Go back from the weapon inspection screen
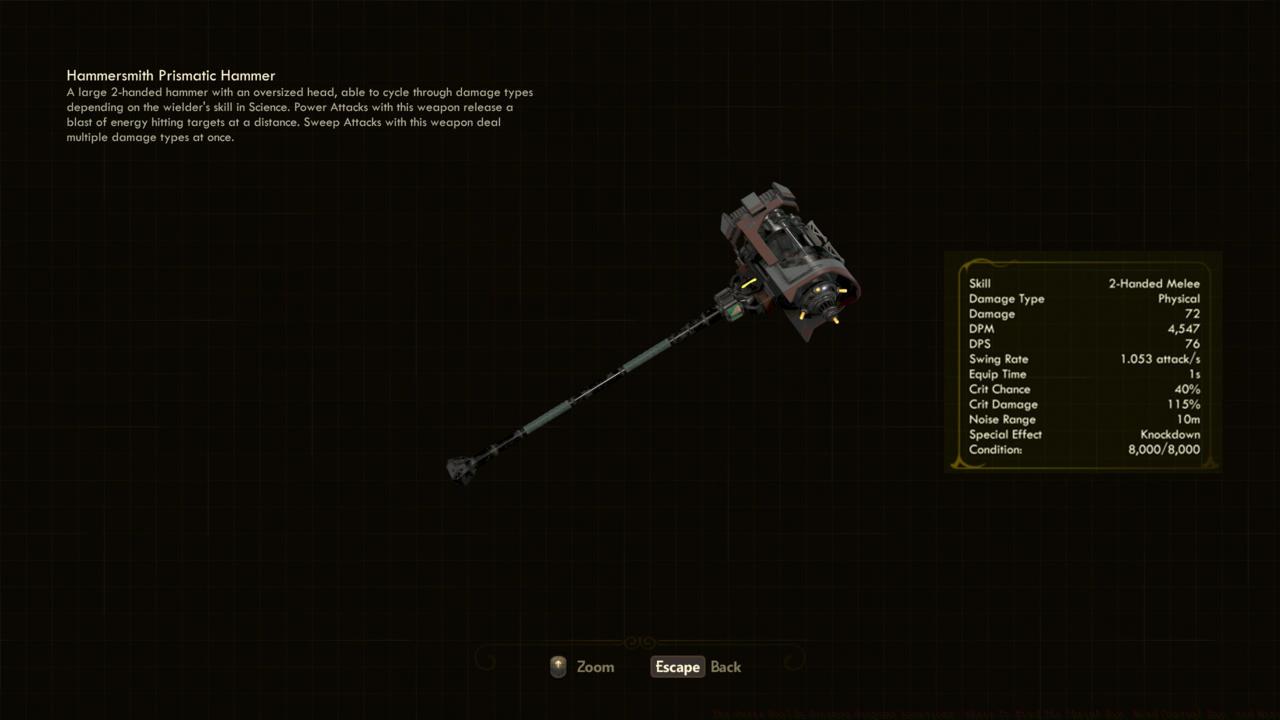The width and height of the screenshot is (1280, 720). pos(697,667)
